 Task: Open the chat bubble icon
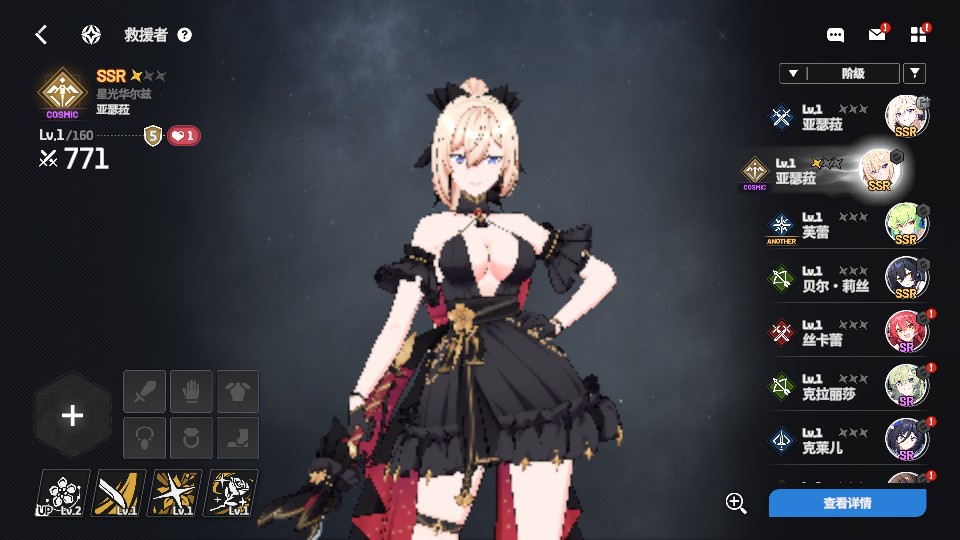836,35
